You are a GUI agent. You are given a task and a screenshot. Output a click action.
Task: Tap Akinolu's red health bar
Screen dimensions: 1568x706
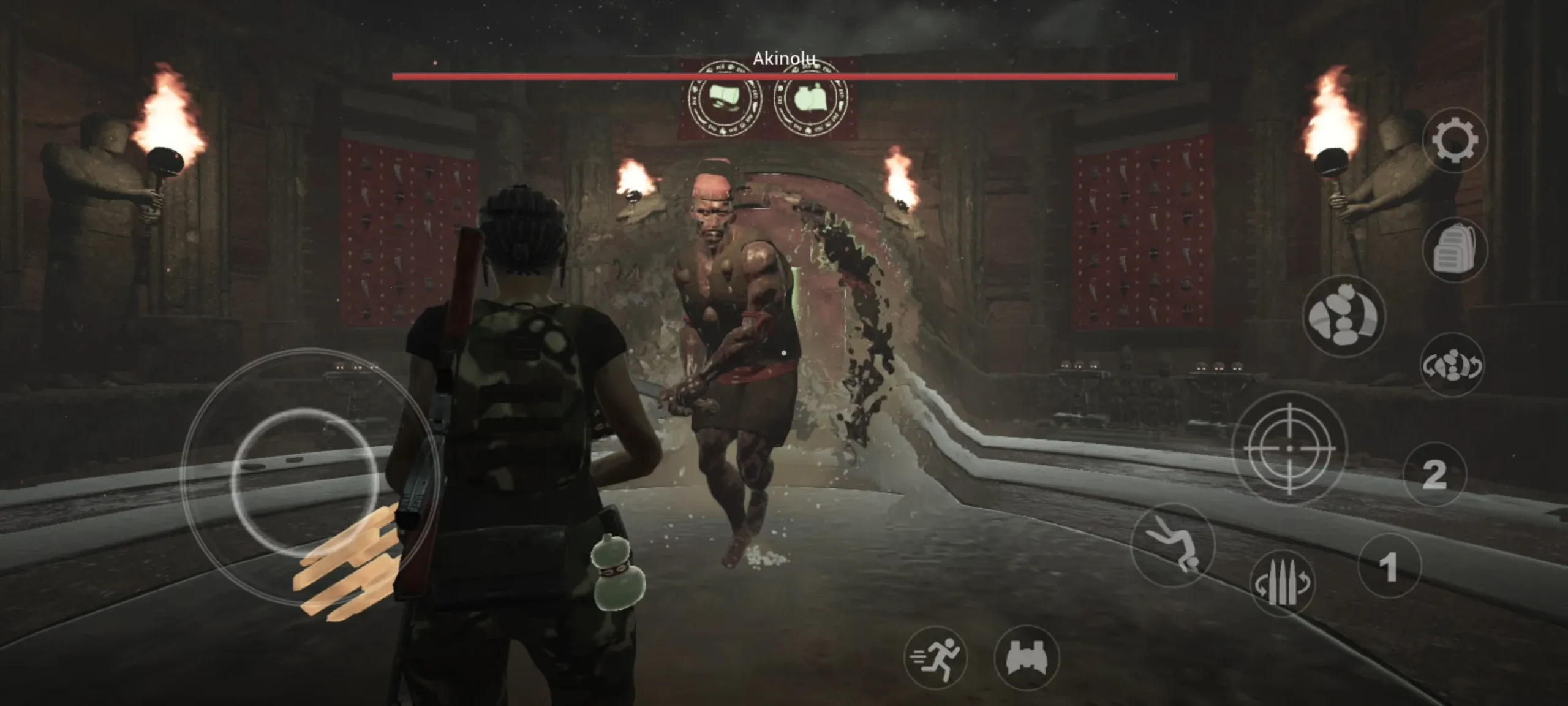coord(784,77)
